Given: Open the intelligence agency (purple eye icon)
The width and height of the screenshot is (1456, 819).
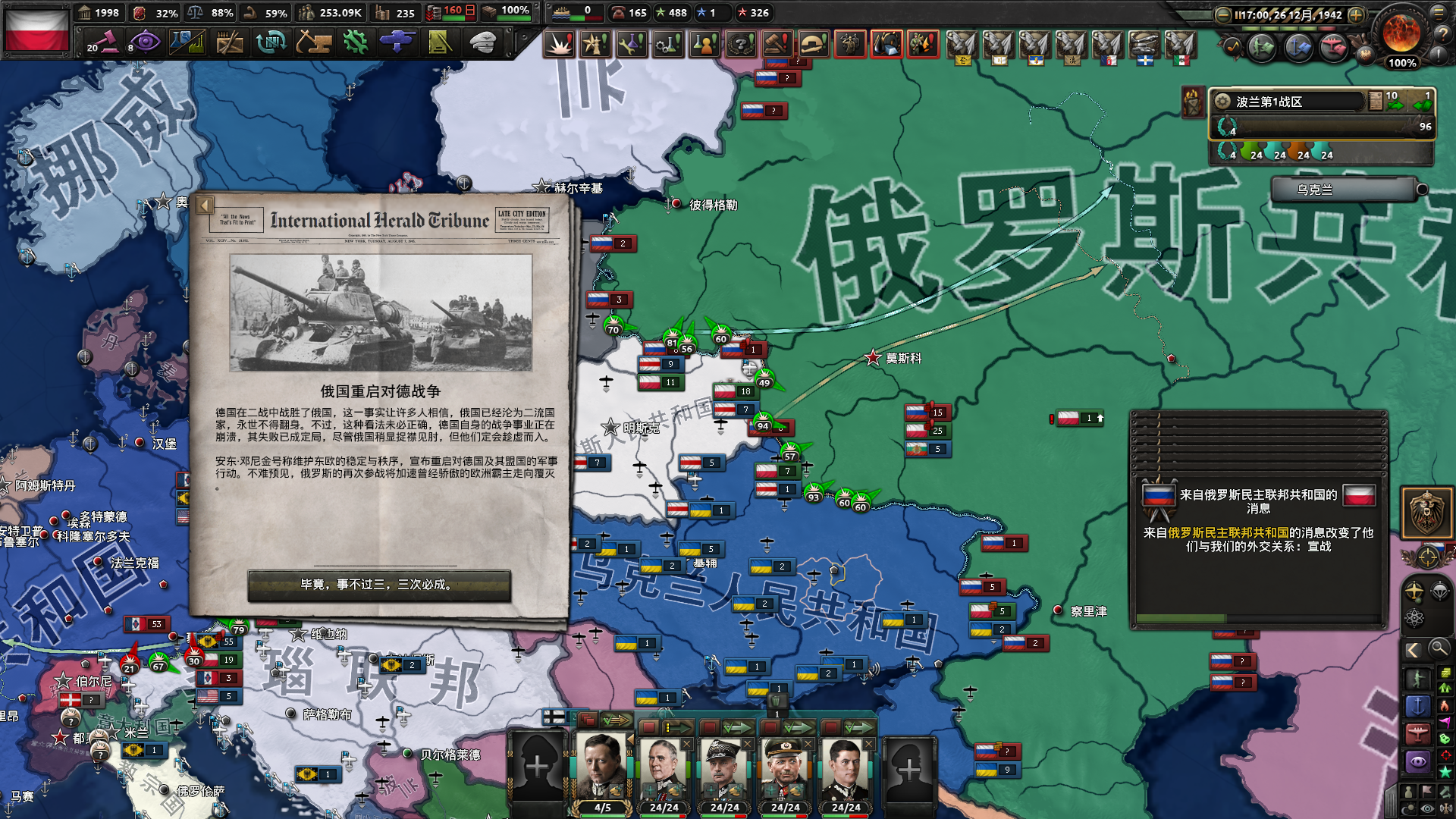Looking at the screenshot, I should point(145,42).
